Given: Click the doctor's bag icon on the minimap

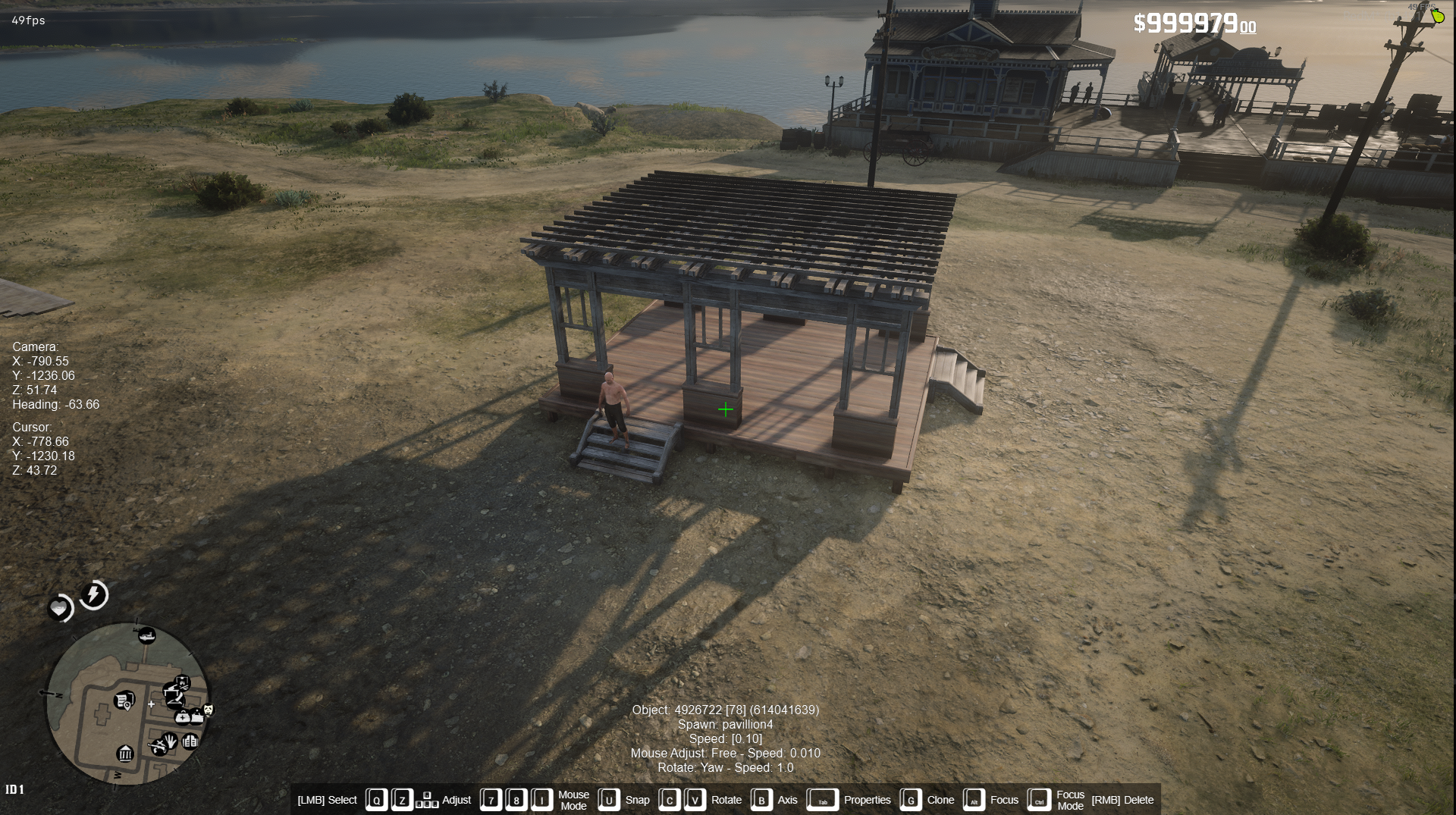Looking at the screenshot, I should (x=183, y=717).
